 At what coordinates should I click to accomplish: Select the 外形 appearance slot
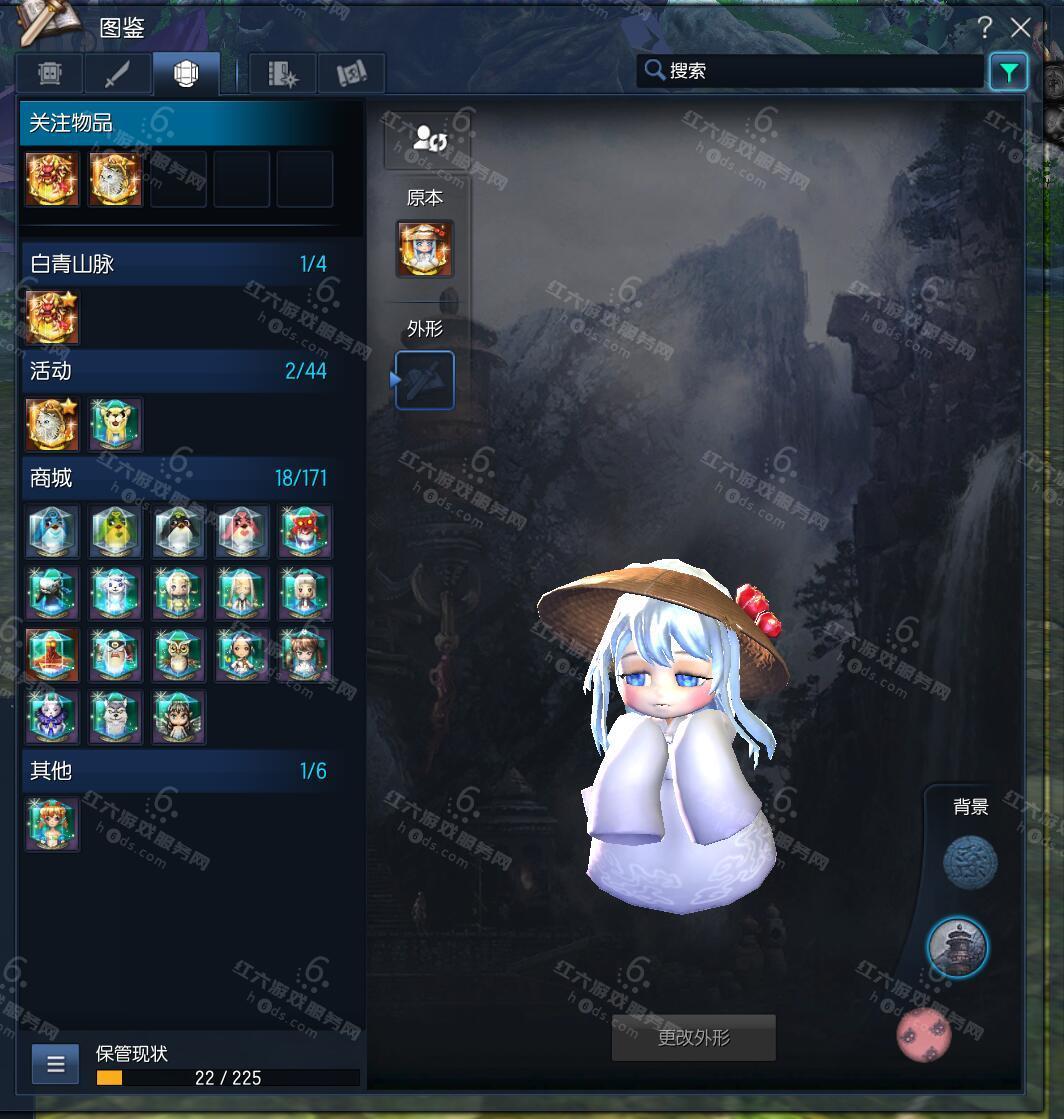[x=425, y=380]
